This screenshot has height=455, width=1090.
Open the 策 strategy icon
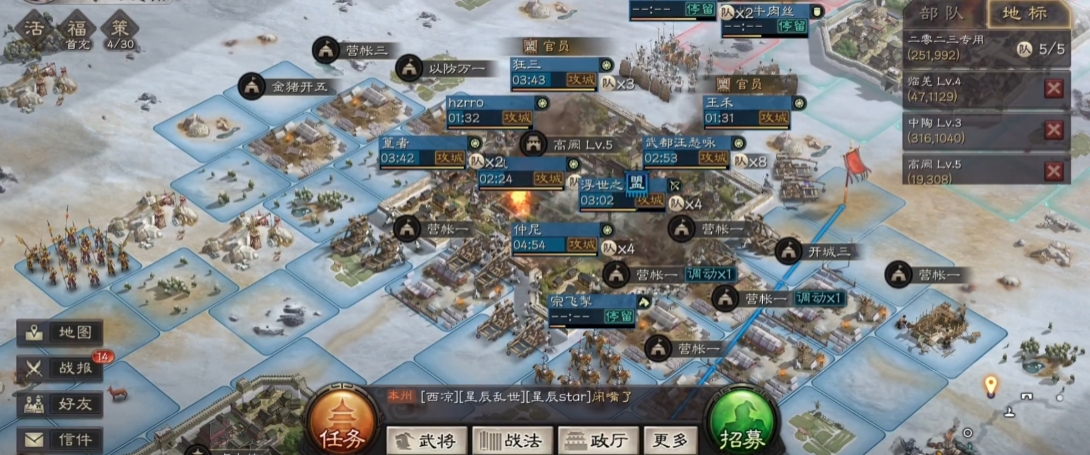tap(119, 27)
